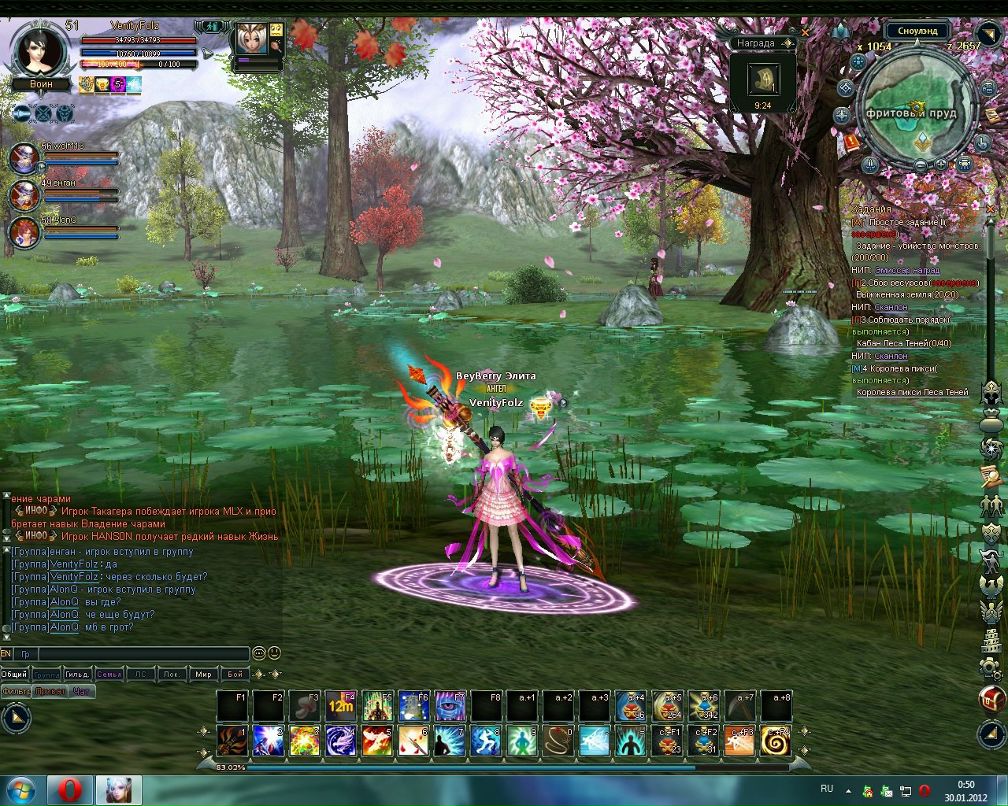Use the golden spiral skill in hotbar
This screenshot has width=1008, height=806.
click(774, 741)
